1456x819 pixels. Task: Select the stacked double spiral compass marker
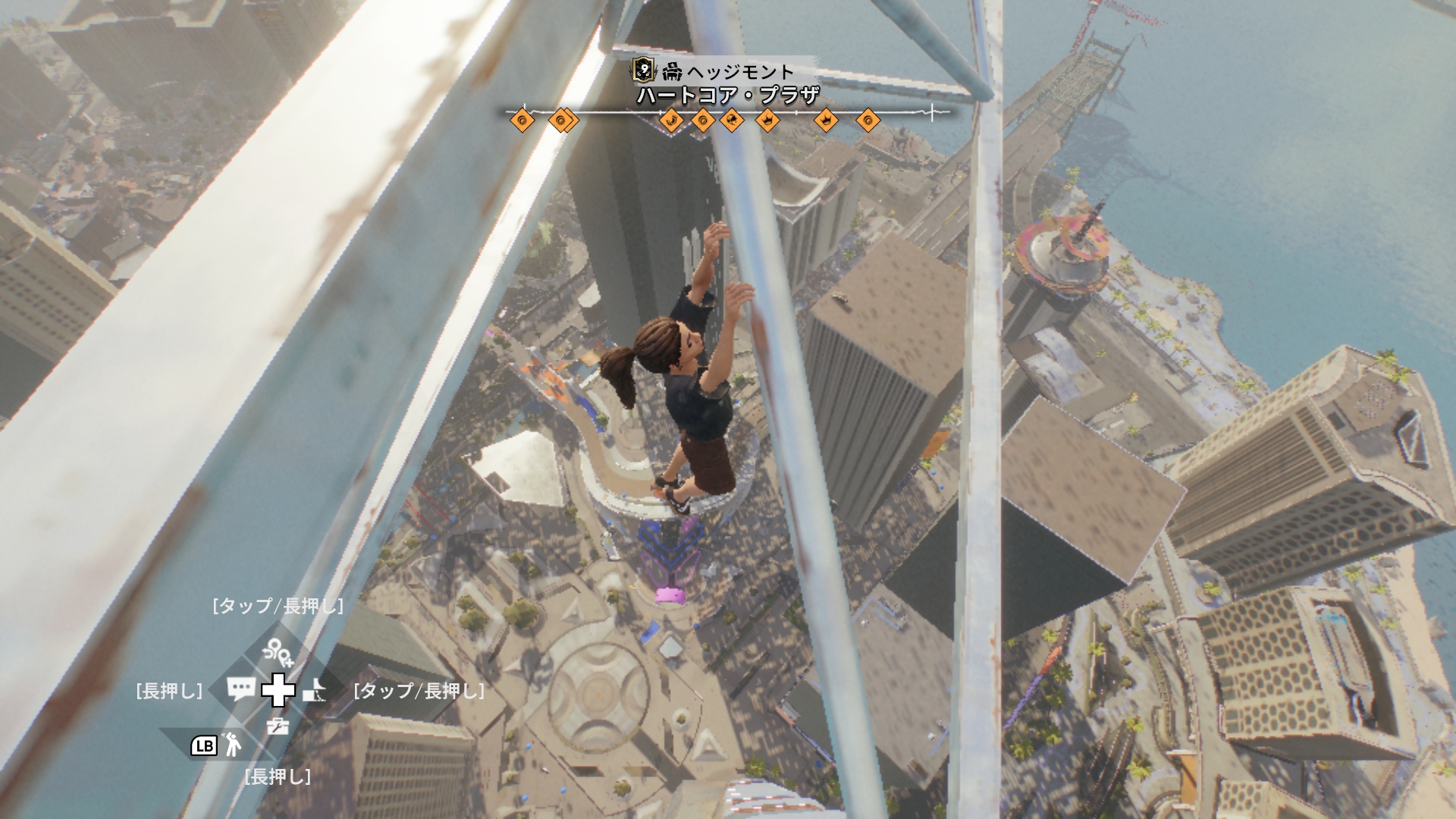(562, 120)
